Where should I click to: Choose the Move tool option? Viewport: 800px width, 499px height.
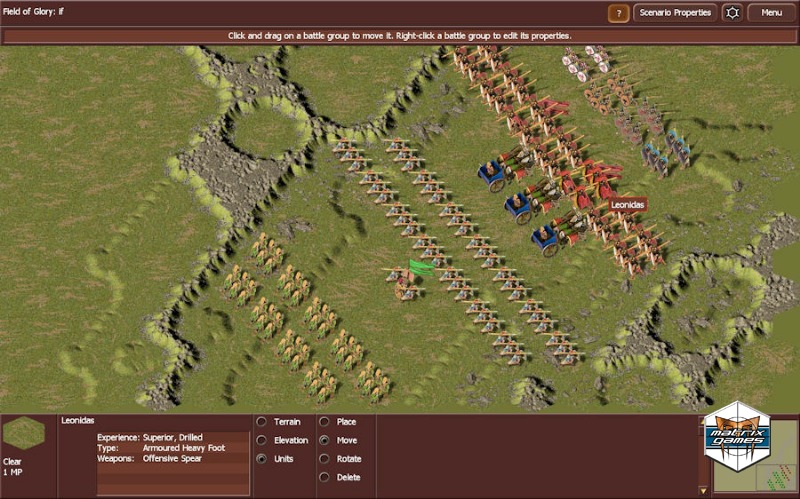coord(324,440)
